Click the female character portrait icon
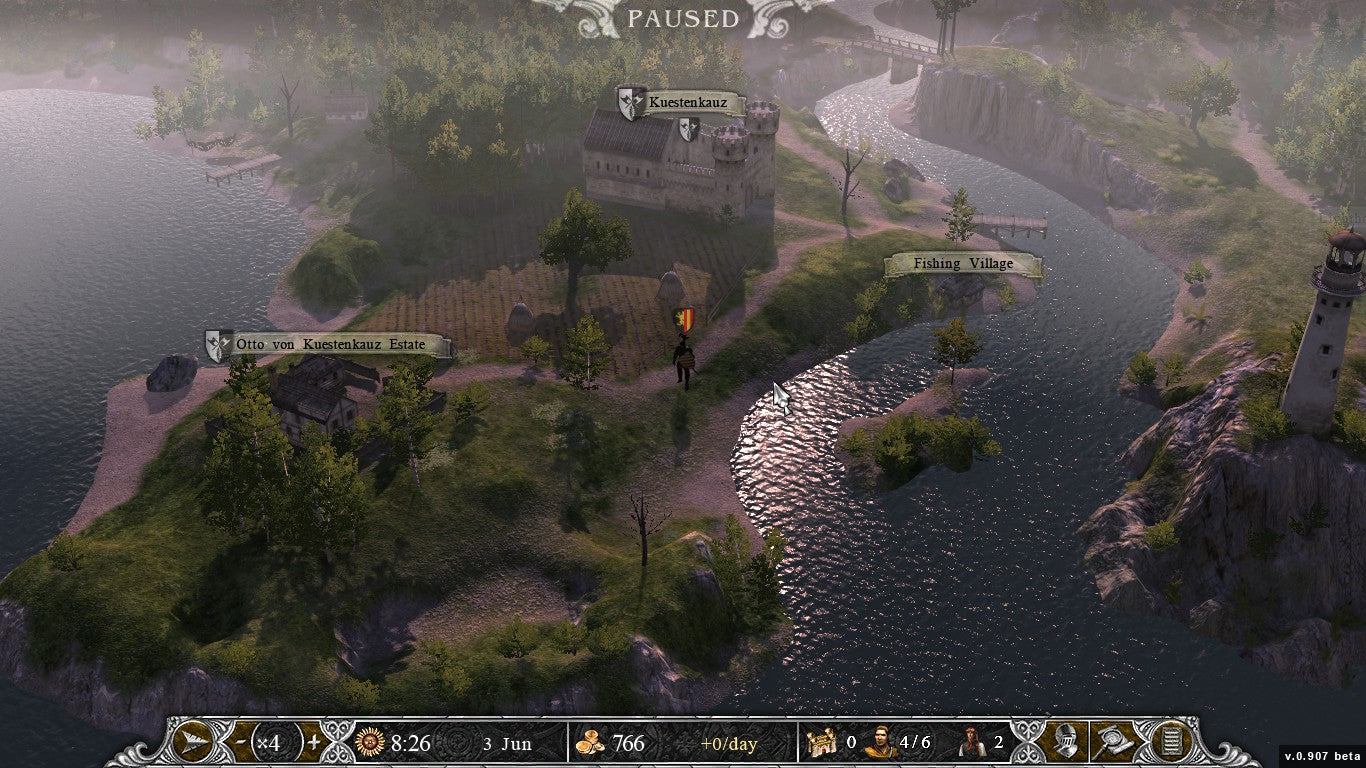Screen dimensions: 1366x768 click(971, 743)
